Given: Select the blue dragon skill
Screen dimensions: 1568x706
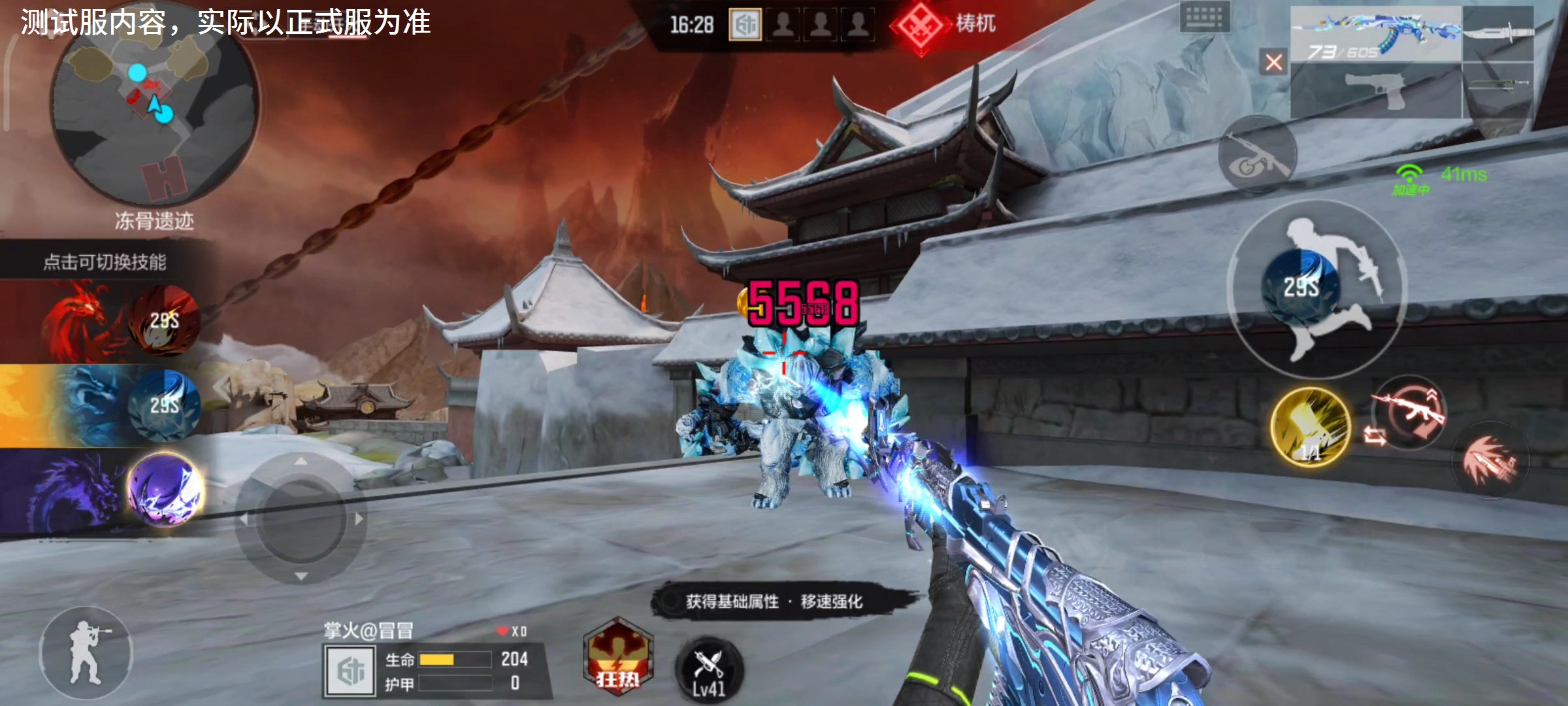Looking at the screenshot, I should pyautogui.click(x=163, y=405).
